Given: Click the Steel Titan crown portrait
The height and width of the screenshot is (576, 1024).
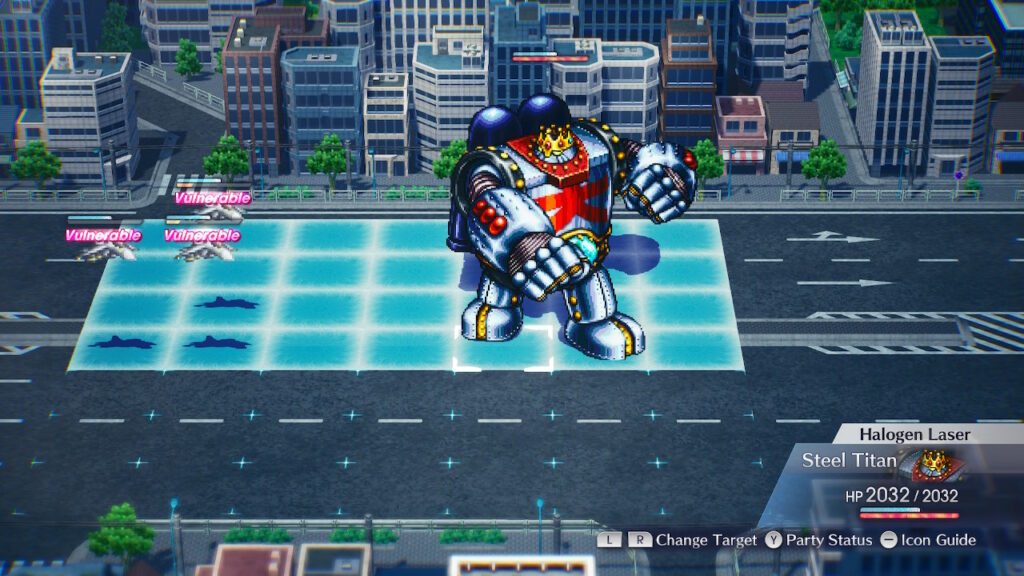Looking at the screenshot, I should click(932, 465).
